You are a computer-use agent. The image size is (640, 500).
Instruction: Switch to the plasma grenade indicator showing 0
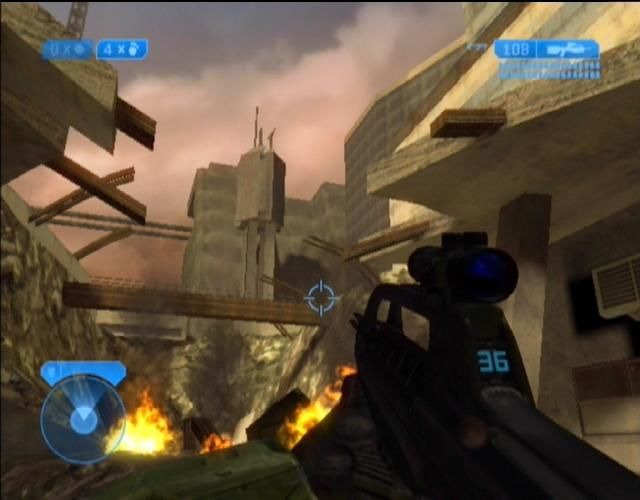67,49
